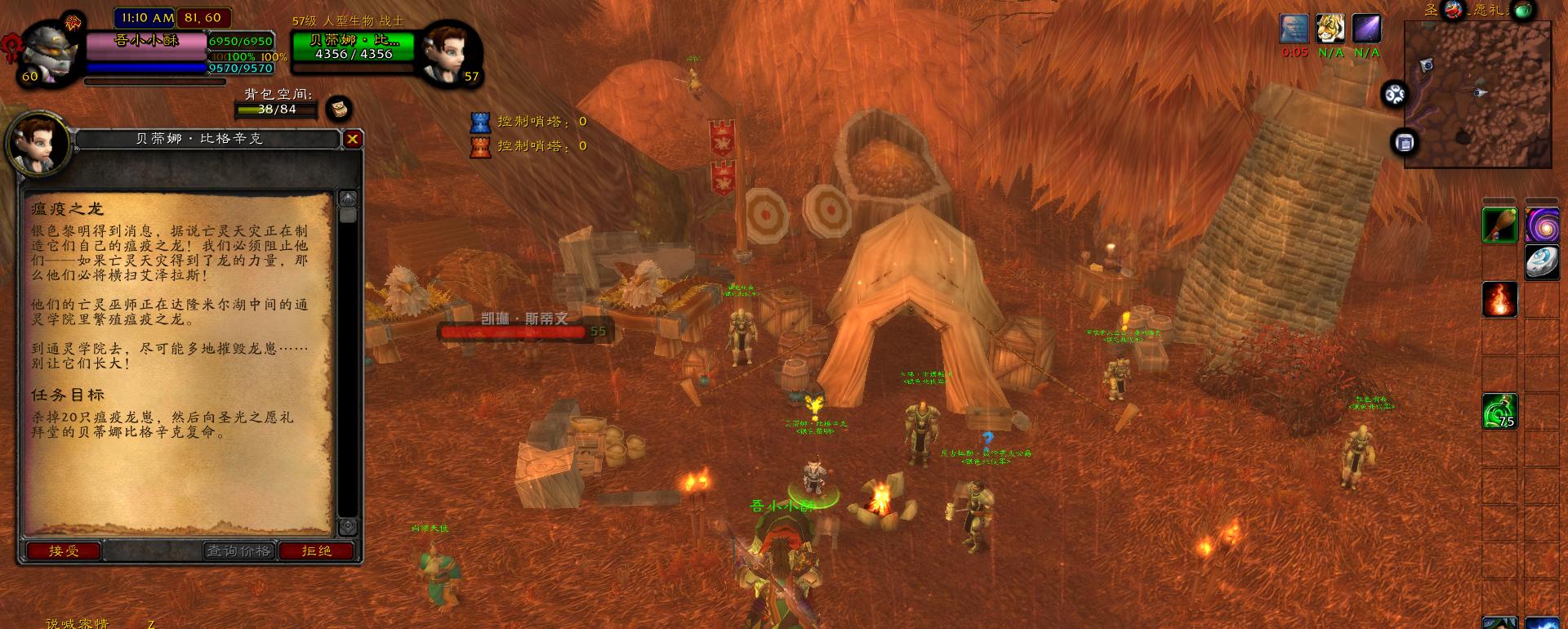Click the purple light beam buff icon
This screenshot has width=1568, height=629.
tap(1366, 29)
